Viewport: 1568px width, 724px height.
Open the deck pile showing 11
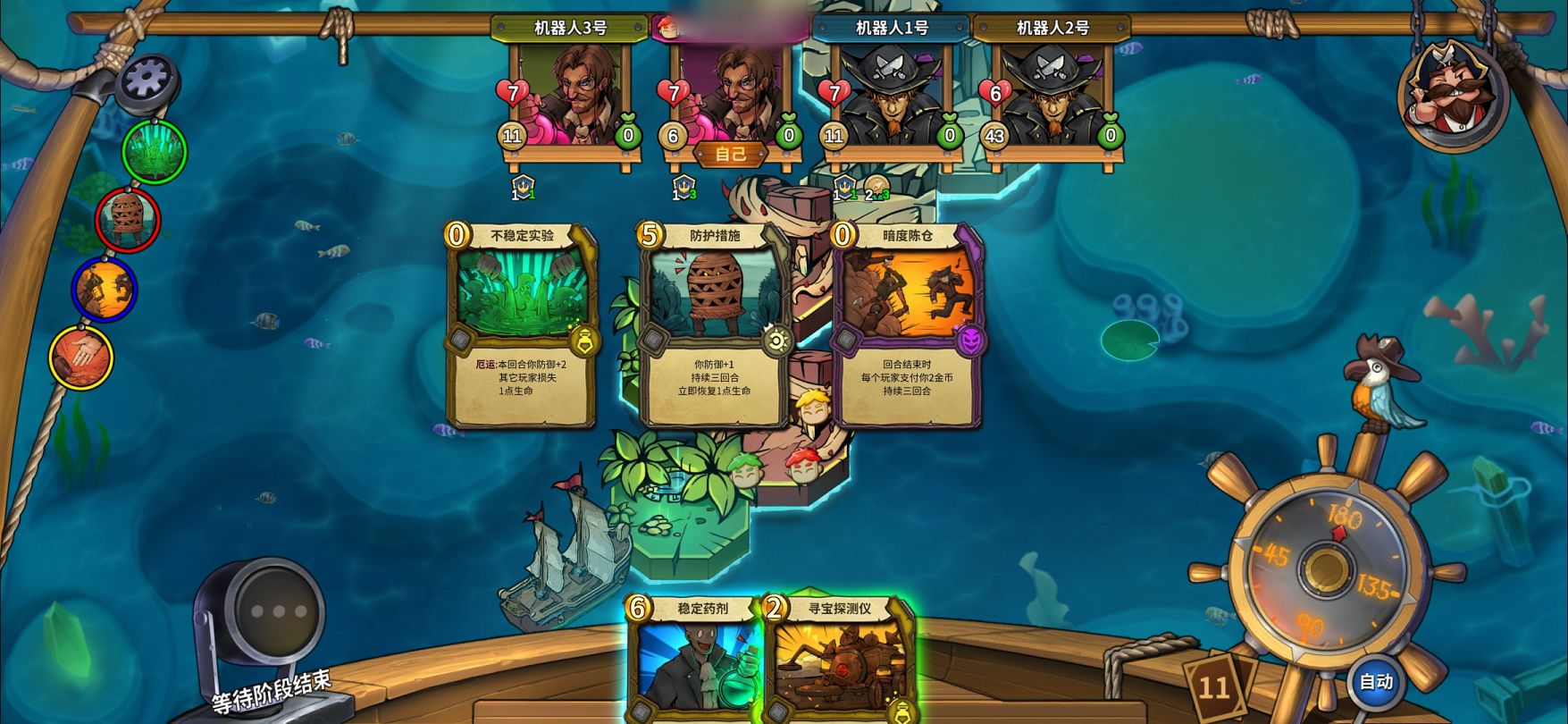[1214, 686]
